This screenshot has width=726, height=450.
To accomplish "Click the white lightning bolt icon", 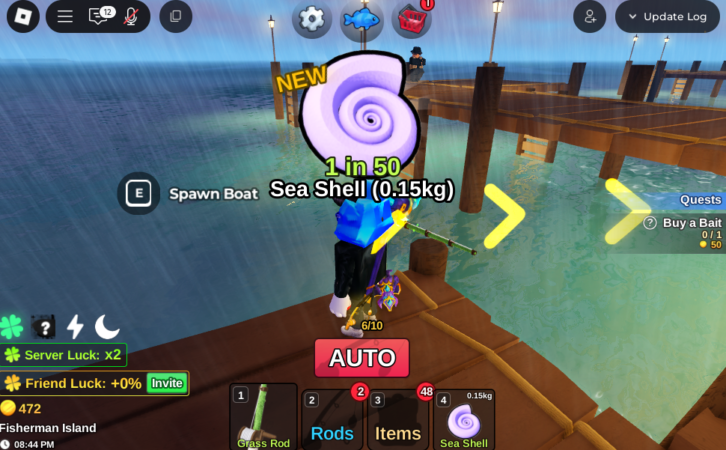I will pyautogui.click(x=75, y=326).
